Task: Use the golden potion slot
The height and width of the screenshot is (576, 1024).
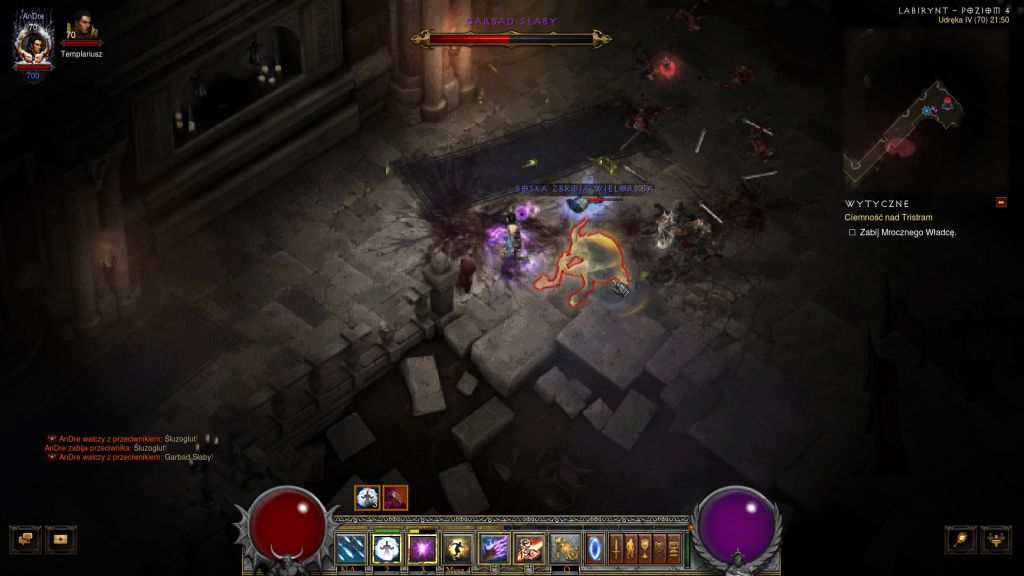Action: pos(566,548)
